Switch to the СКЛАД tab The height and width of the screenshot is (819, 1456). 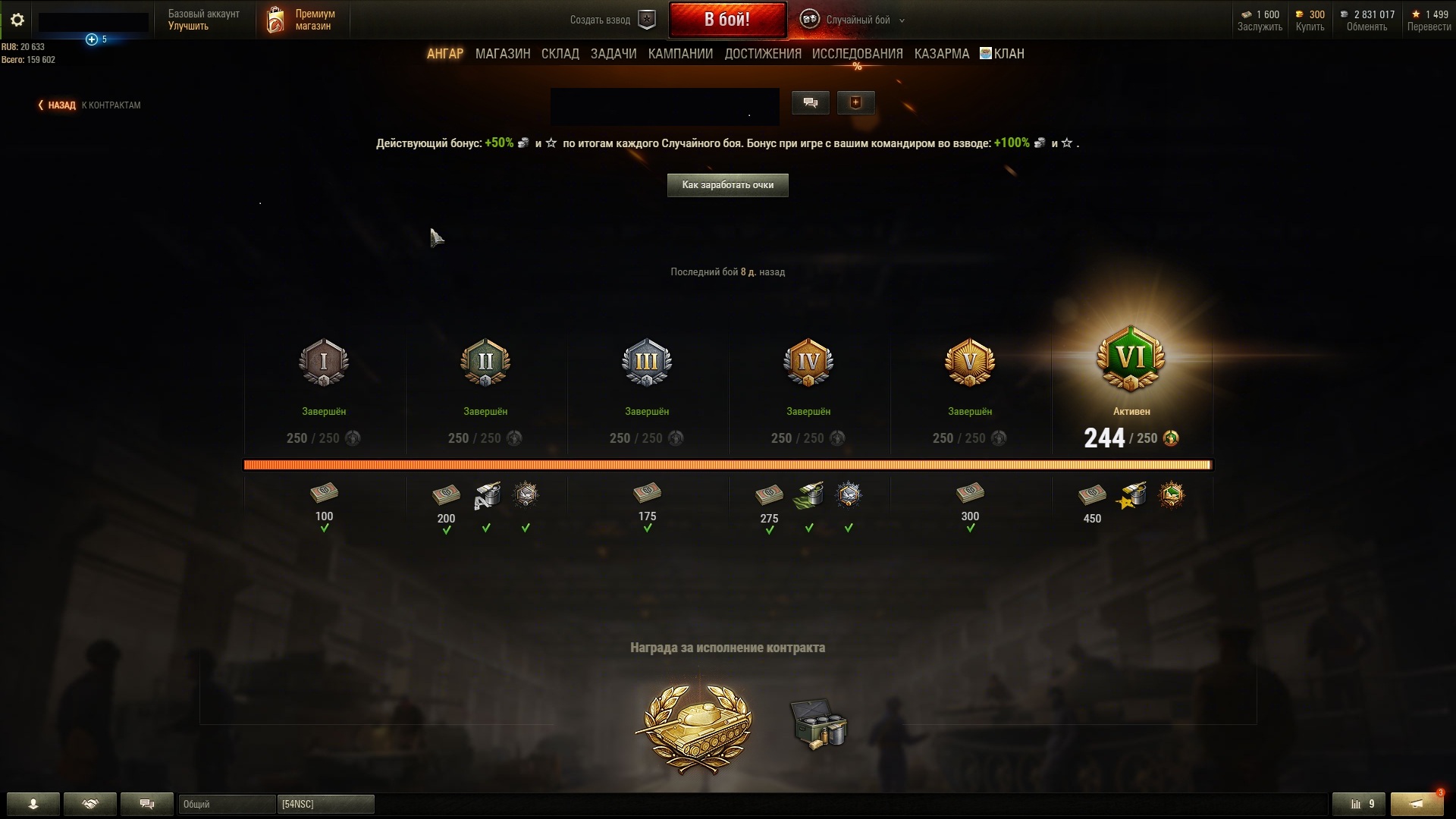point(560,54)
